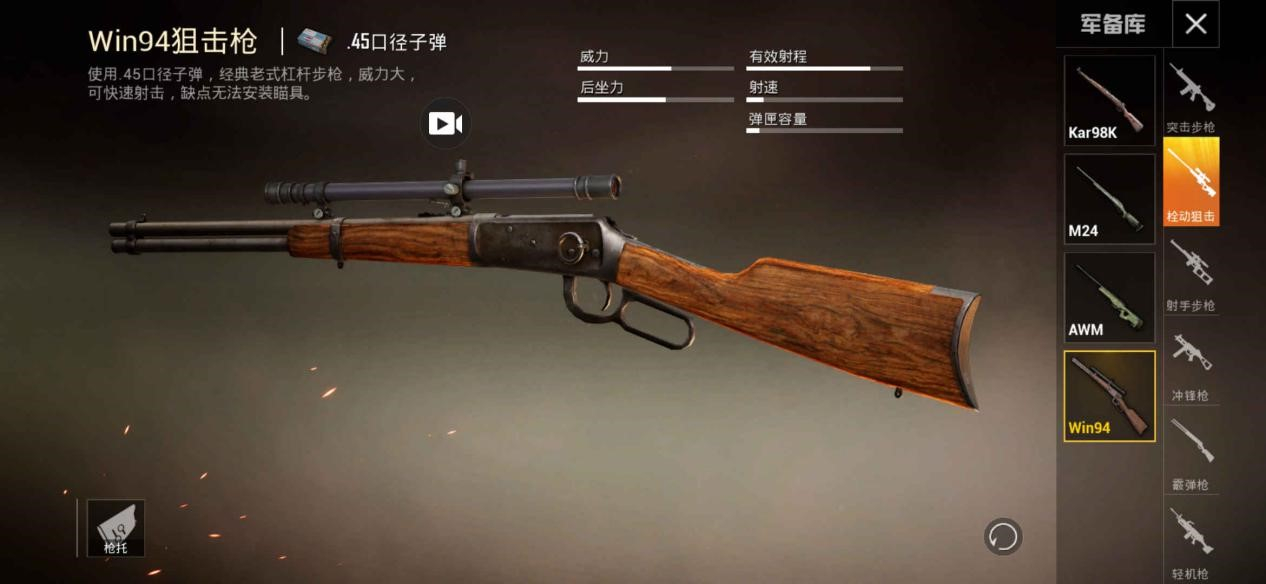
Task: Play the weapon preview video
Action: pyautogui.click(x=445, y=123)
